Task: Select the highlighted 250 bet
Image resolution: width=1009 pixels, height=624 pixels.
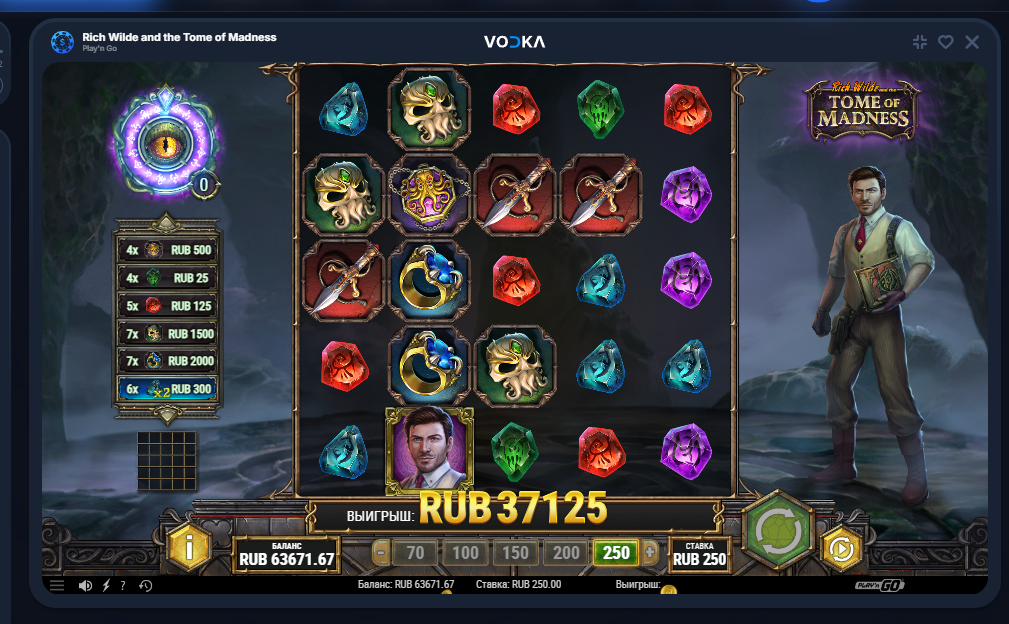Action: [x=616, y=551]
